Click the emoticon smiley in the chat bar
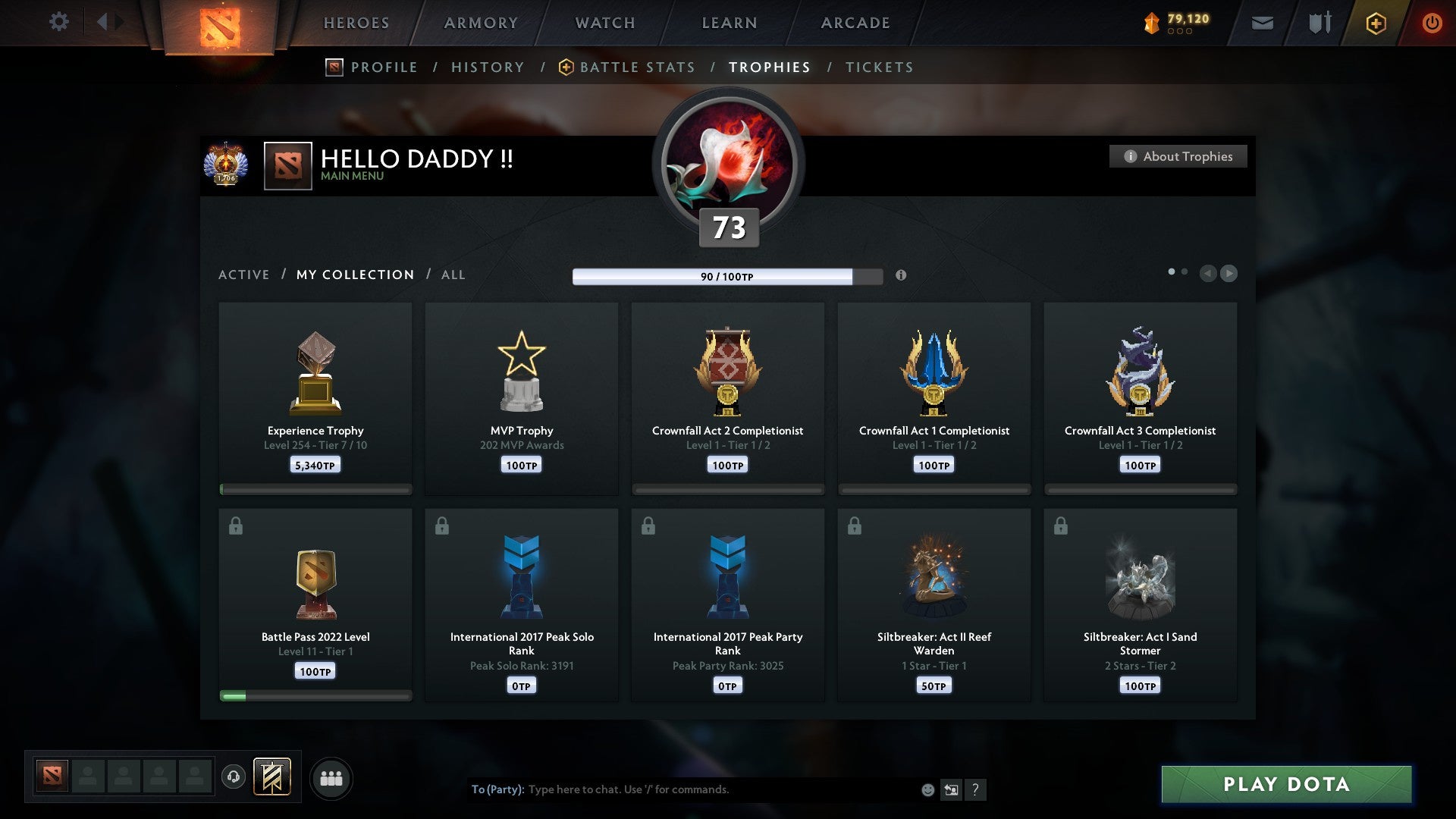Image resolution: width=1456 pixels, height=819 pixels. coord(927,789)
